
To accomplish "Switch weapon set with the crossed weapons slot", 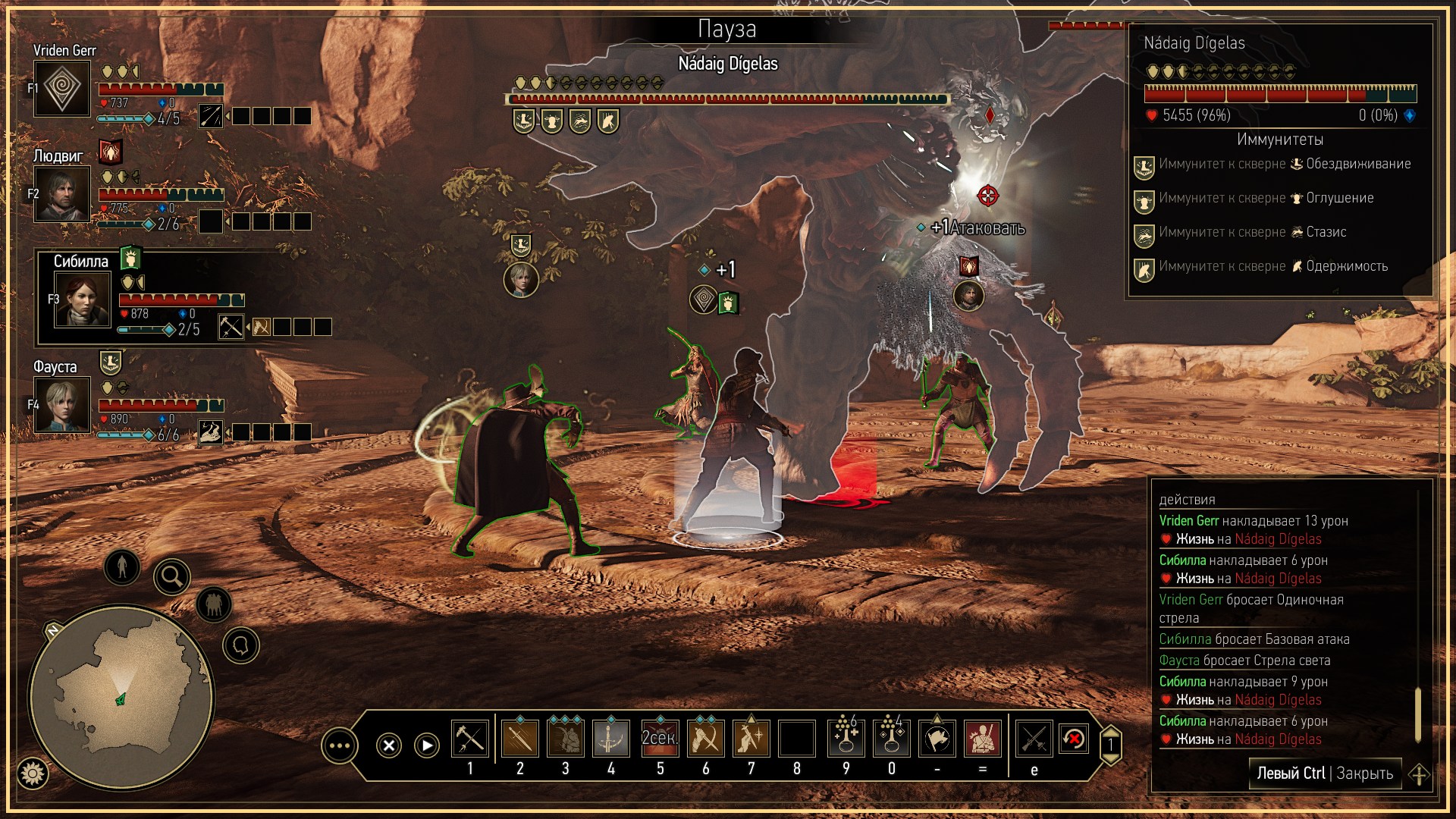I will click(x=1034, y=739).
